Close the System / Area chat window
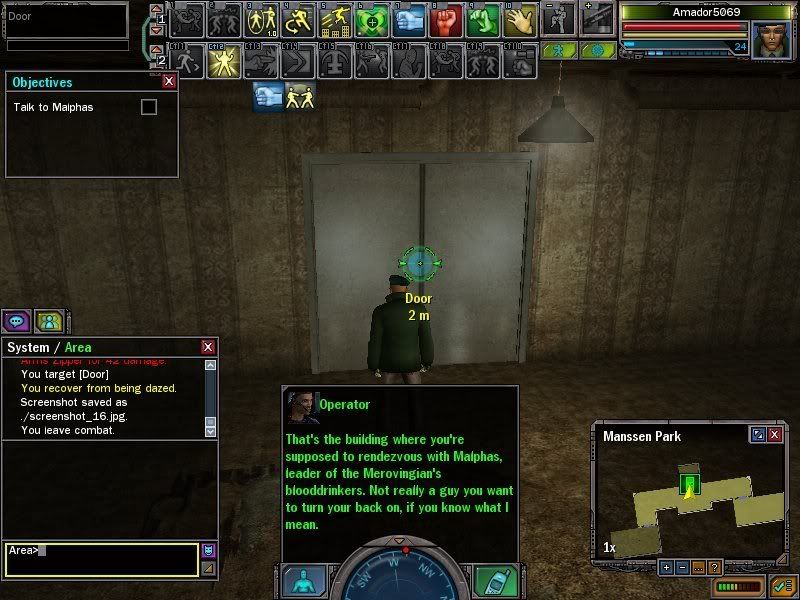Image resolution: width=800 pixels, height=600 pixels. (x=208, y=347)
